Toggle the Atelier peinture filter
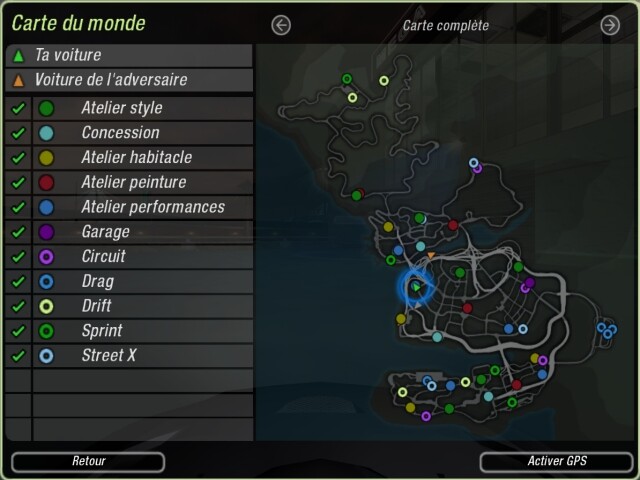This screenshot has height=480, width=640. pos(18,183)
